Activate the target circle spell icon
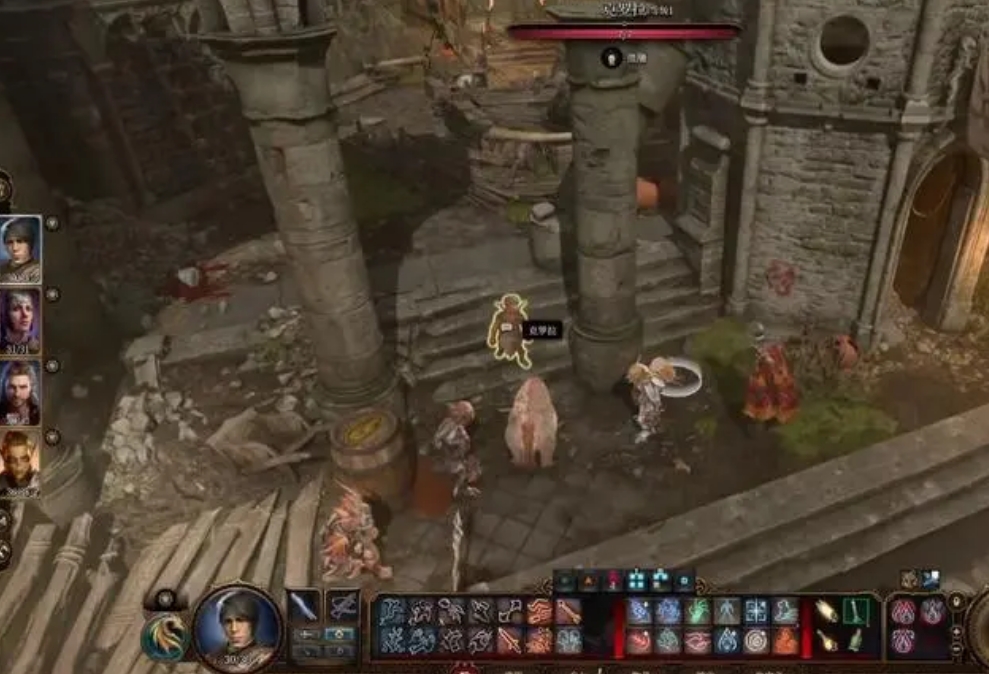 [x=756, y=640]
